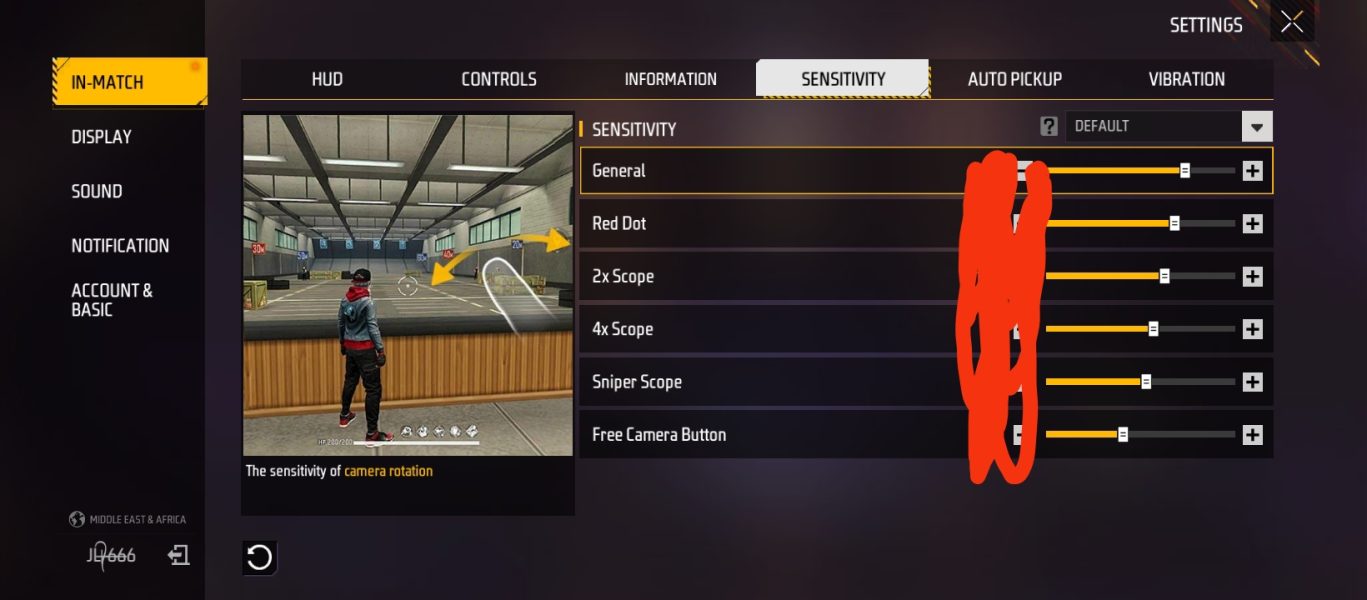Switch to the HUD tab
The image size is (1367, 600).
click(x=327, y=79)
